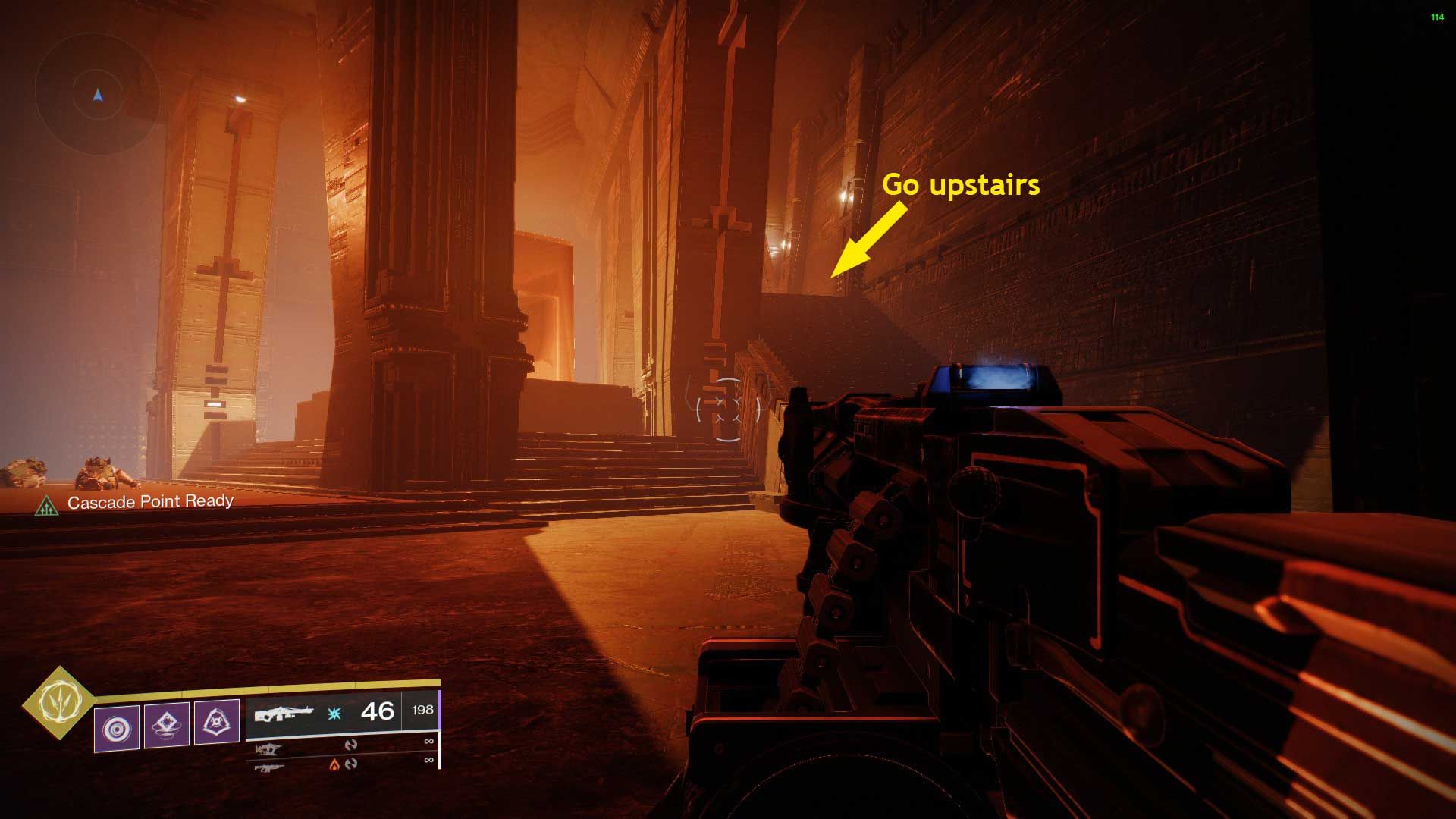Image resolution: width=1456 pixels, height=819 pixels.
Task: Click the ammo counter showing 46
Action: [377, 711]
